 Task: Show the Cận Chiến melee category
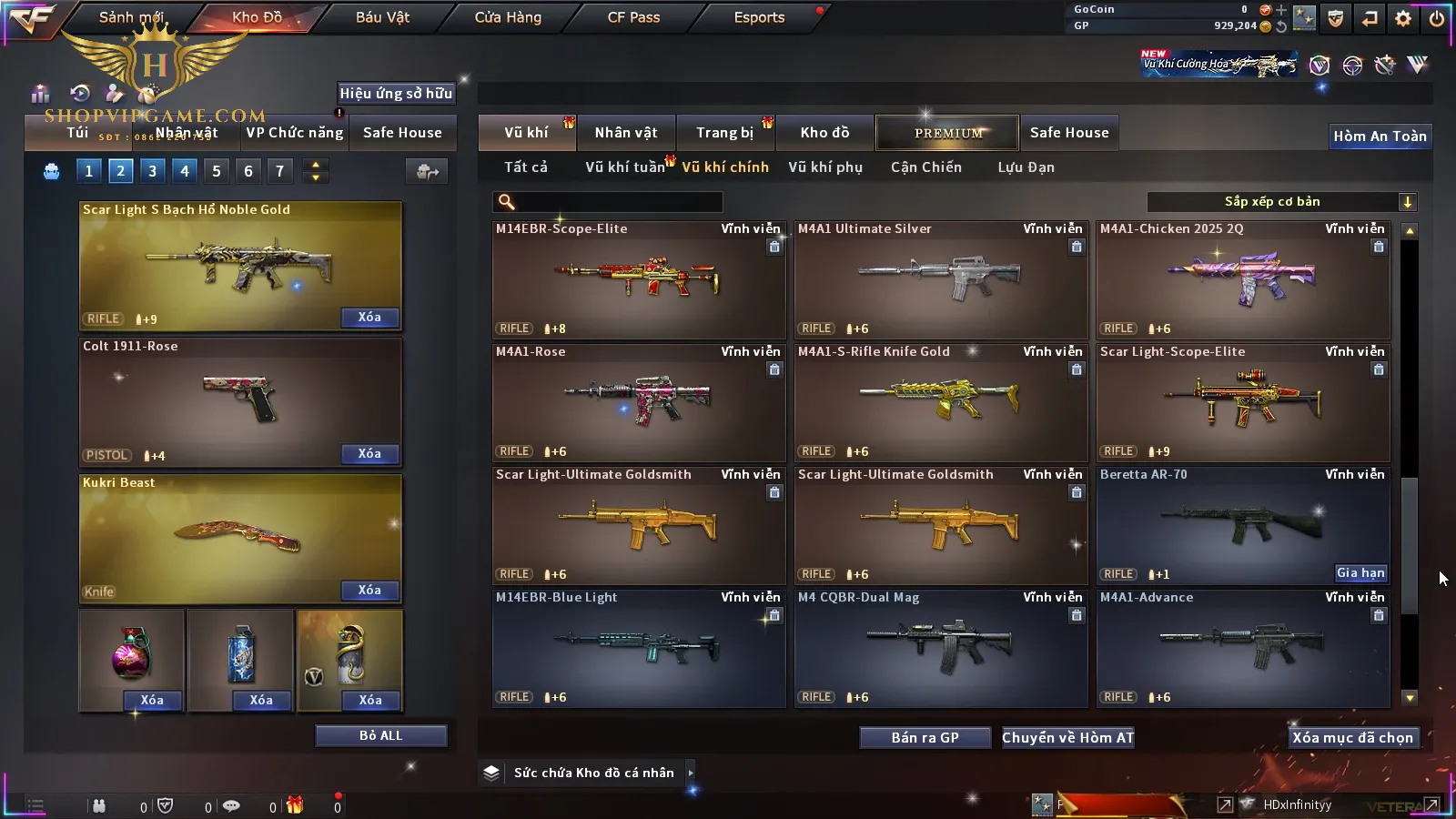(925, 167)
